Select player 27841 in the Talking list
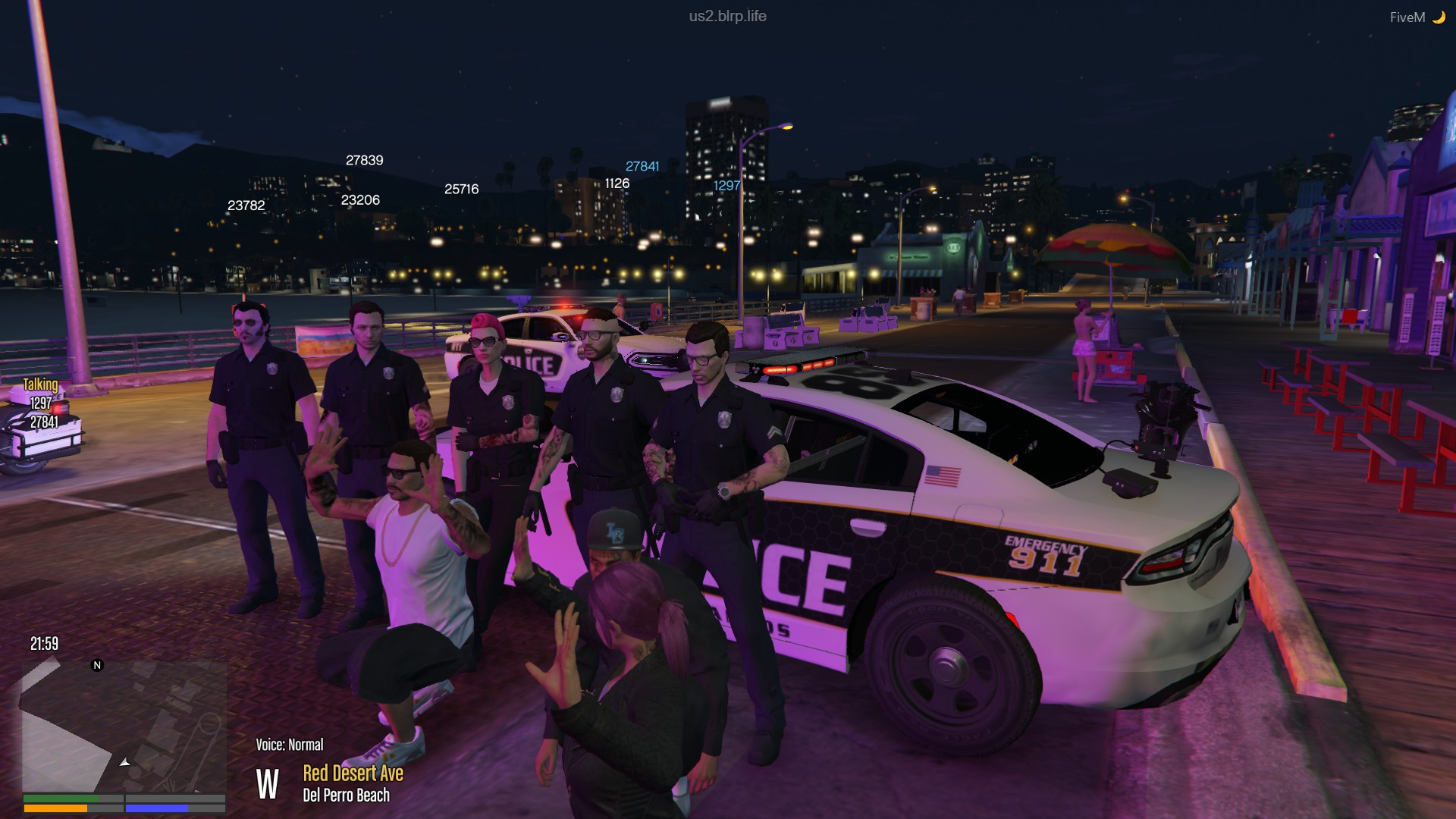1456x819 pixels. (x=44, y=422)
